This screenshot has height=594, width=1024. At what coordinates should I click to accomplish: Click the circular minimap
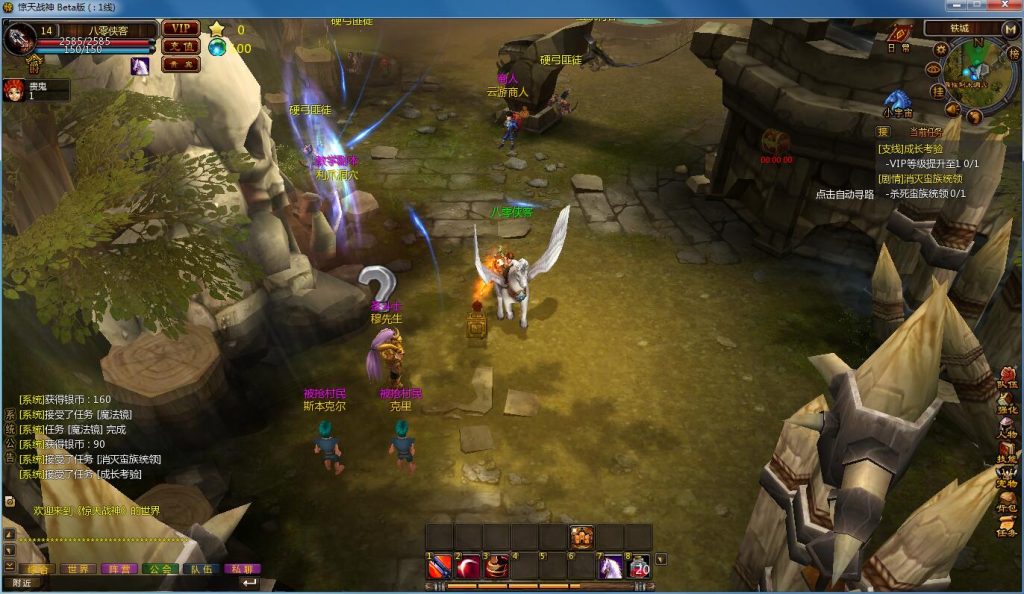tap(978, 71)
